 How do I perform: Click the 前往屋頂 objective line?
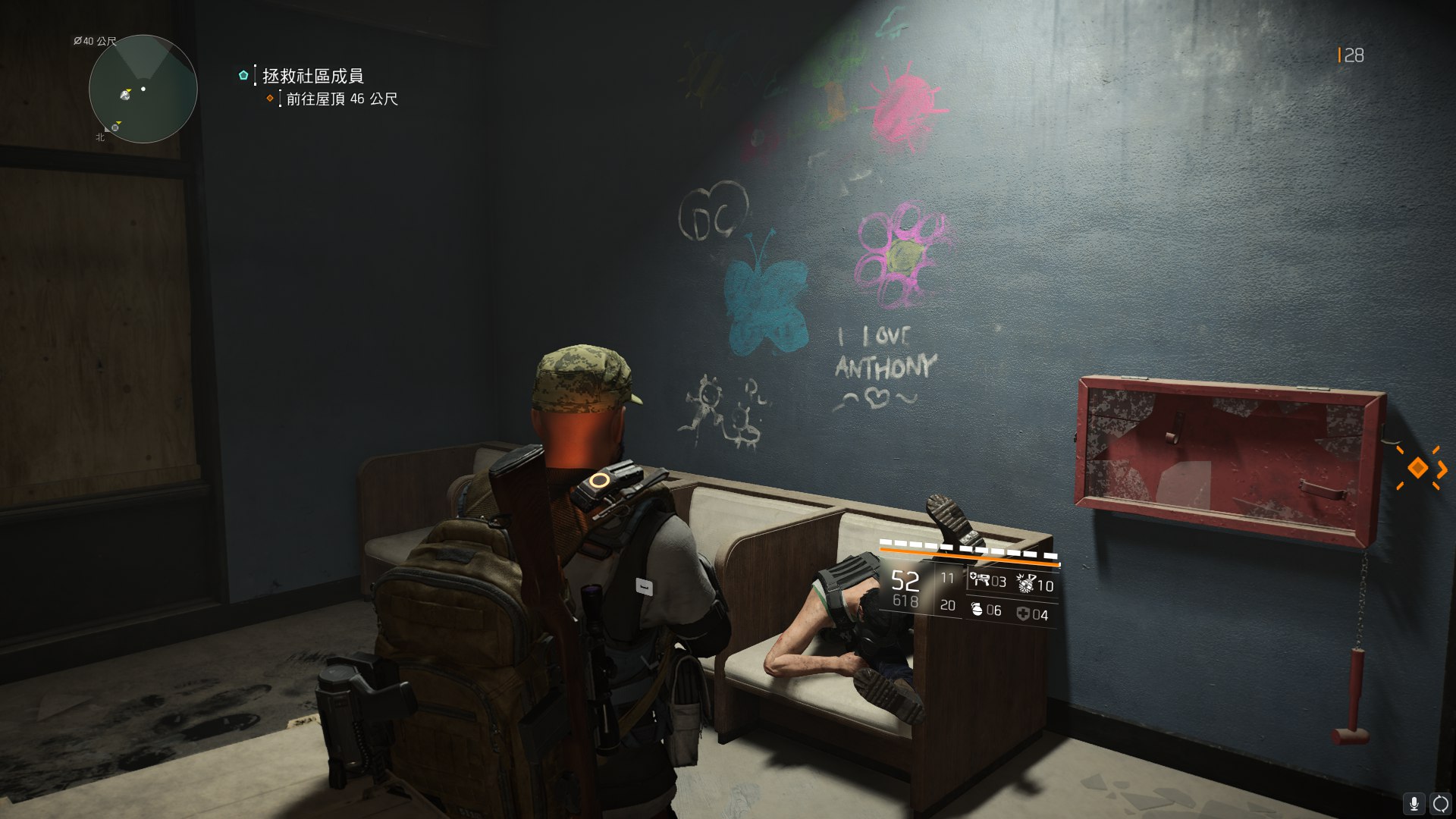coord(341,99)
